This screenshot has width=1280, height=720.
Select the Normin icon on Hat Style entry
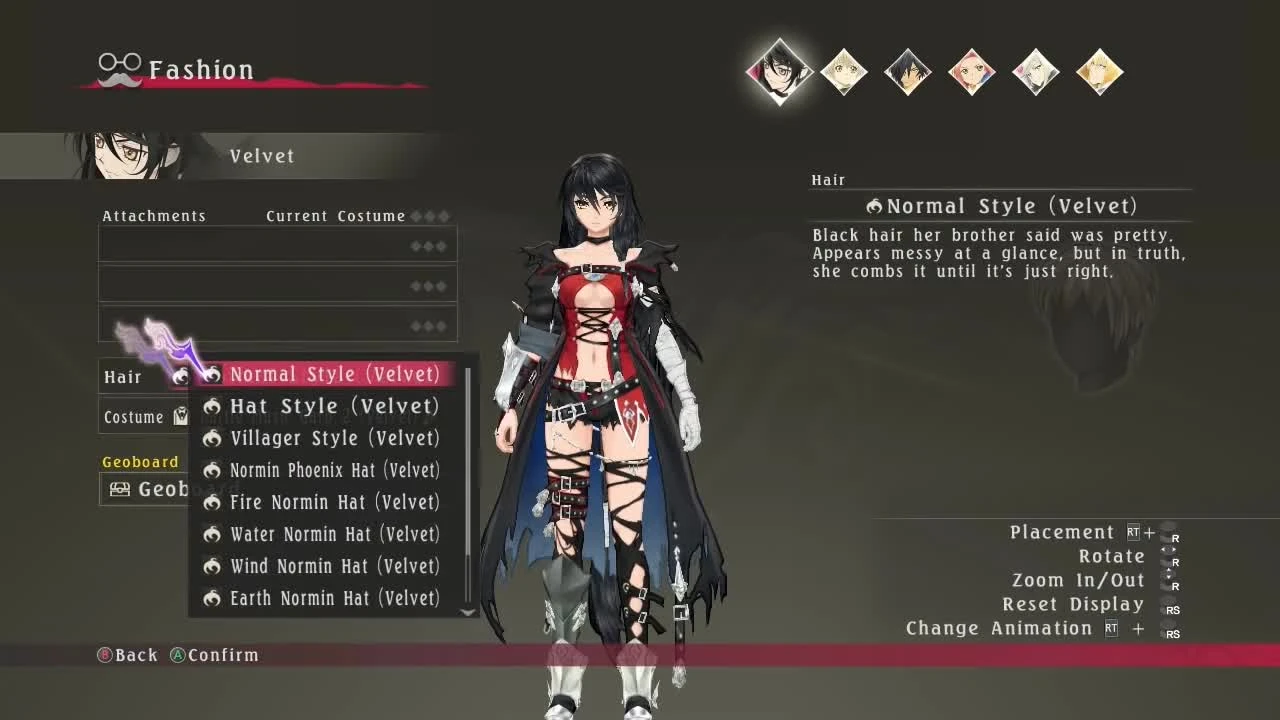[x=212, y=406]
